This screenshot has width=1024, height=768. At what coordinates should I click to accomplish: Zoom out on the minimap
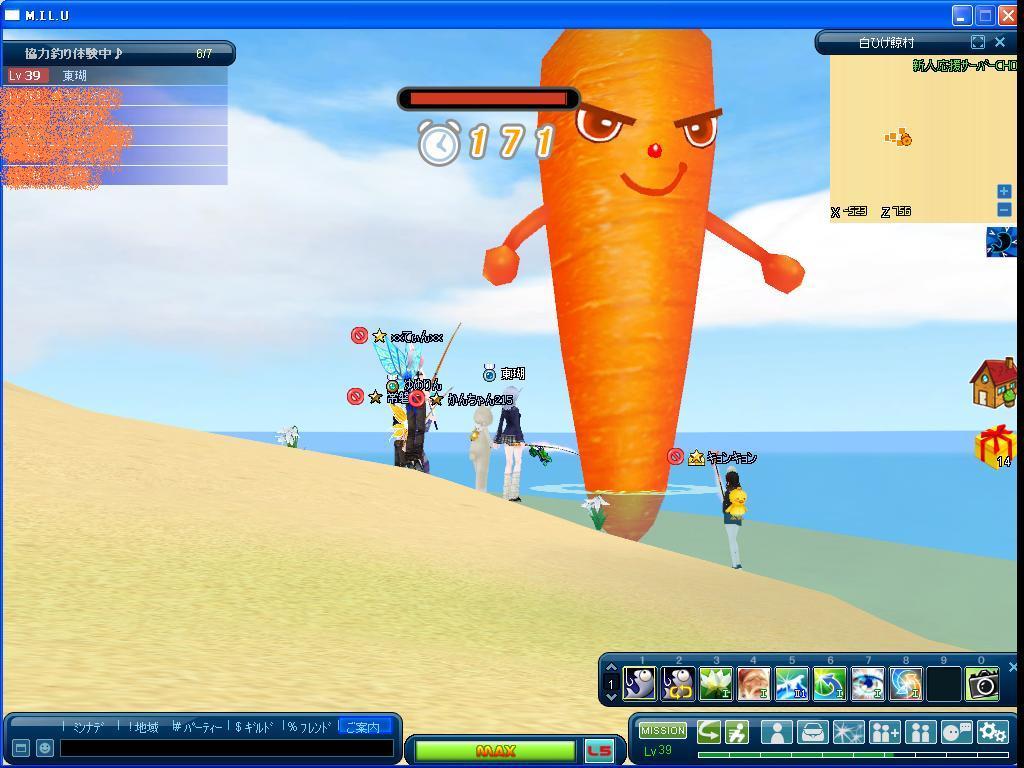coord(1004,208)
